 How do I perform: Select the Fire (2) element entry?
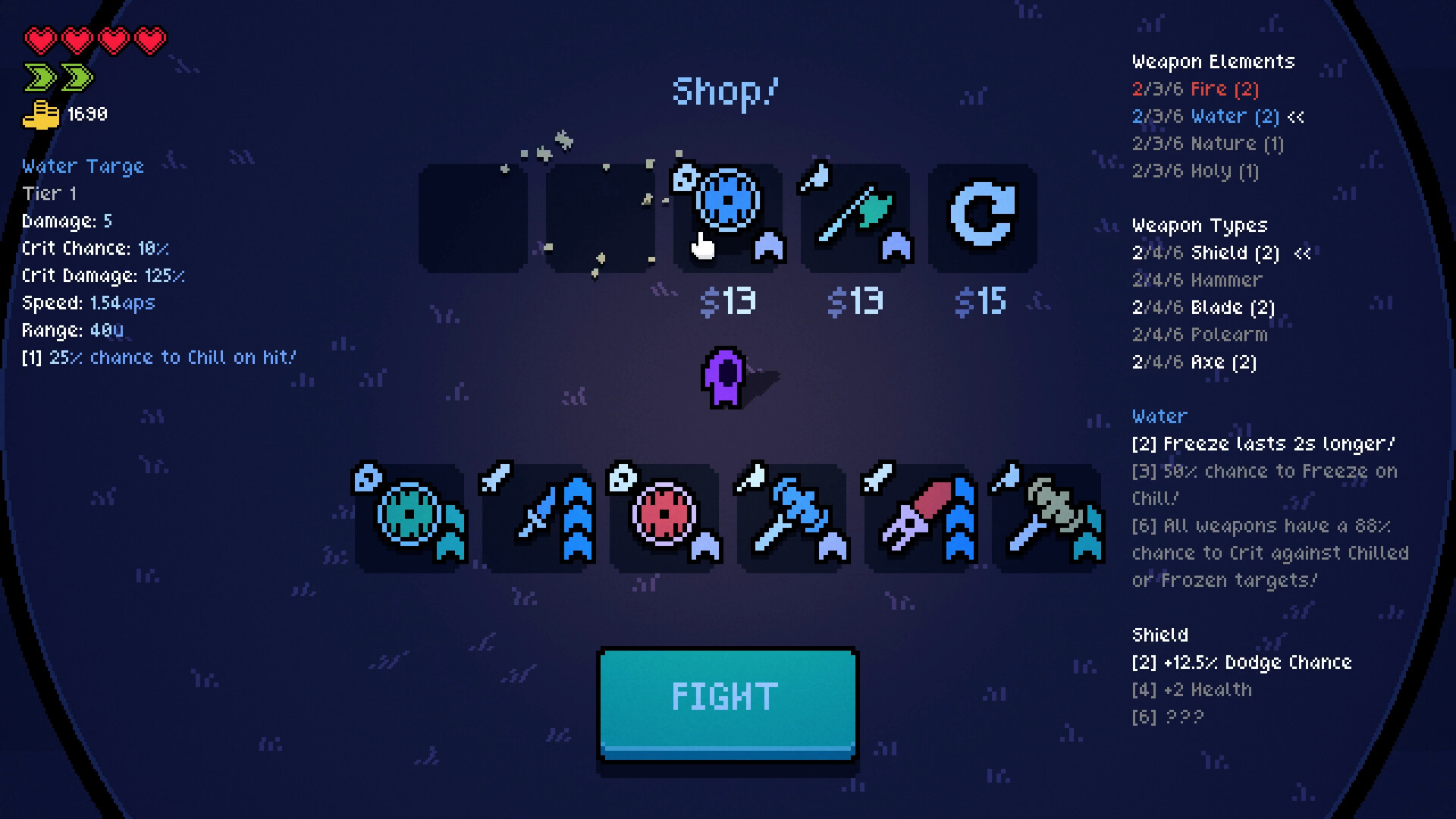pos(1195,89)
